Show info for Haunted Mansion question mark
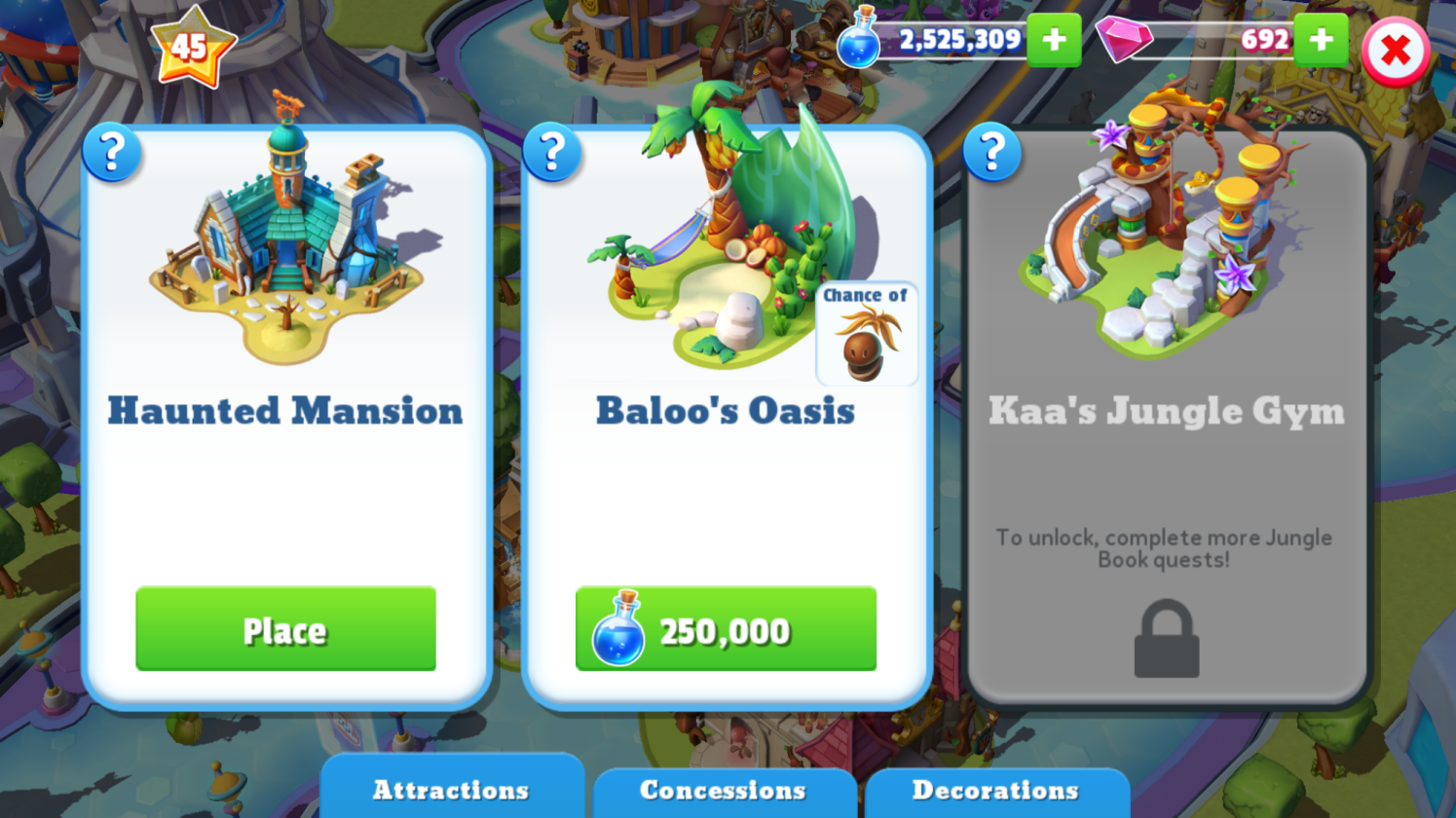 (112, 153)
